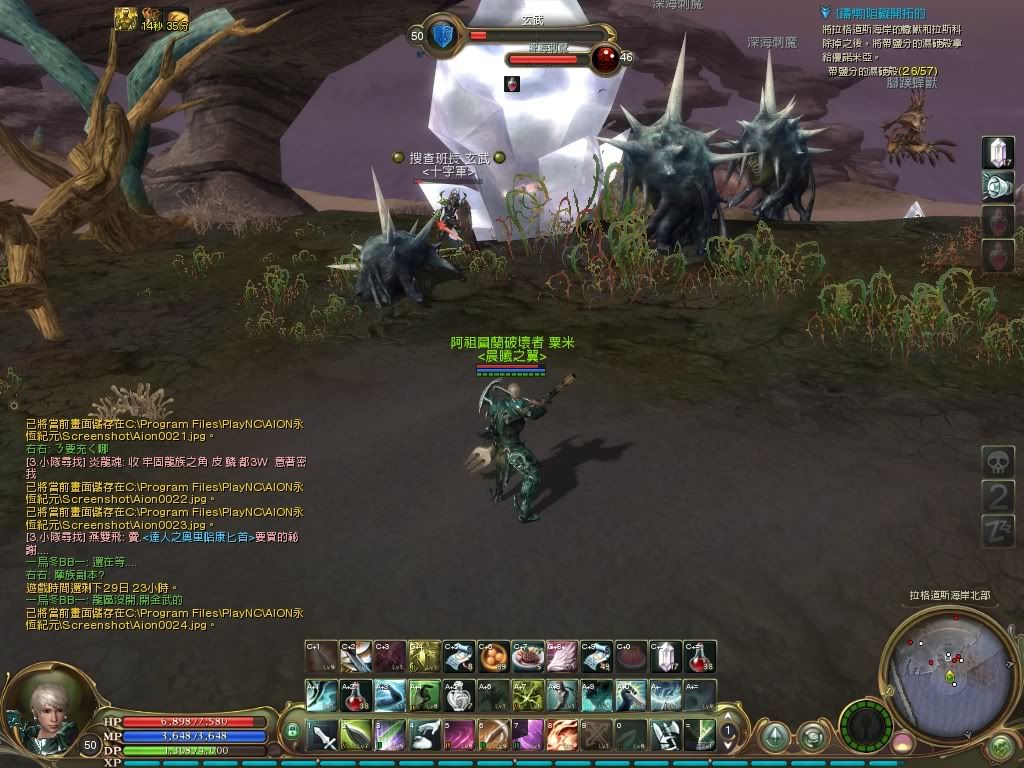Trigger the orange flame skill in slot 8
The image size is (1024, 768).
(x=562, y=736)
